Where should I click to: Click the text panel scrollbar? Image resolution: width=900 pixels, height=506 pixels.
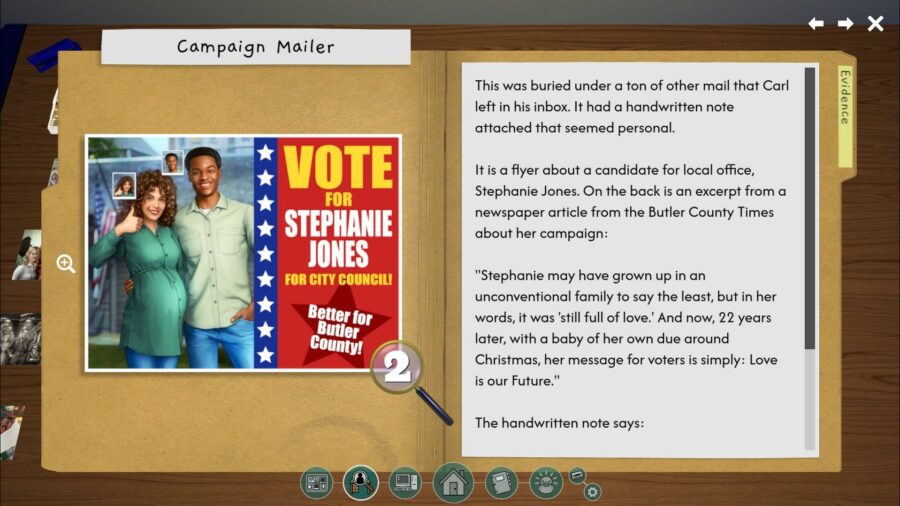(x=810, y=210)
